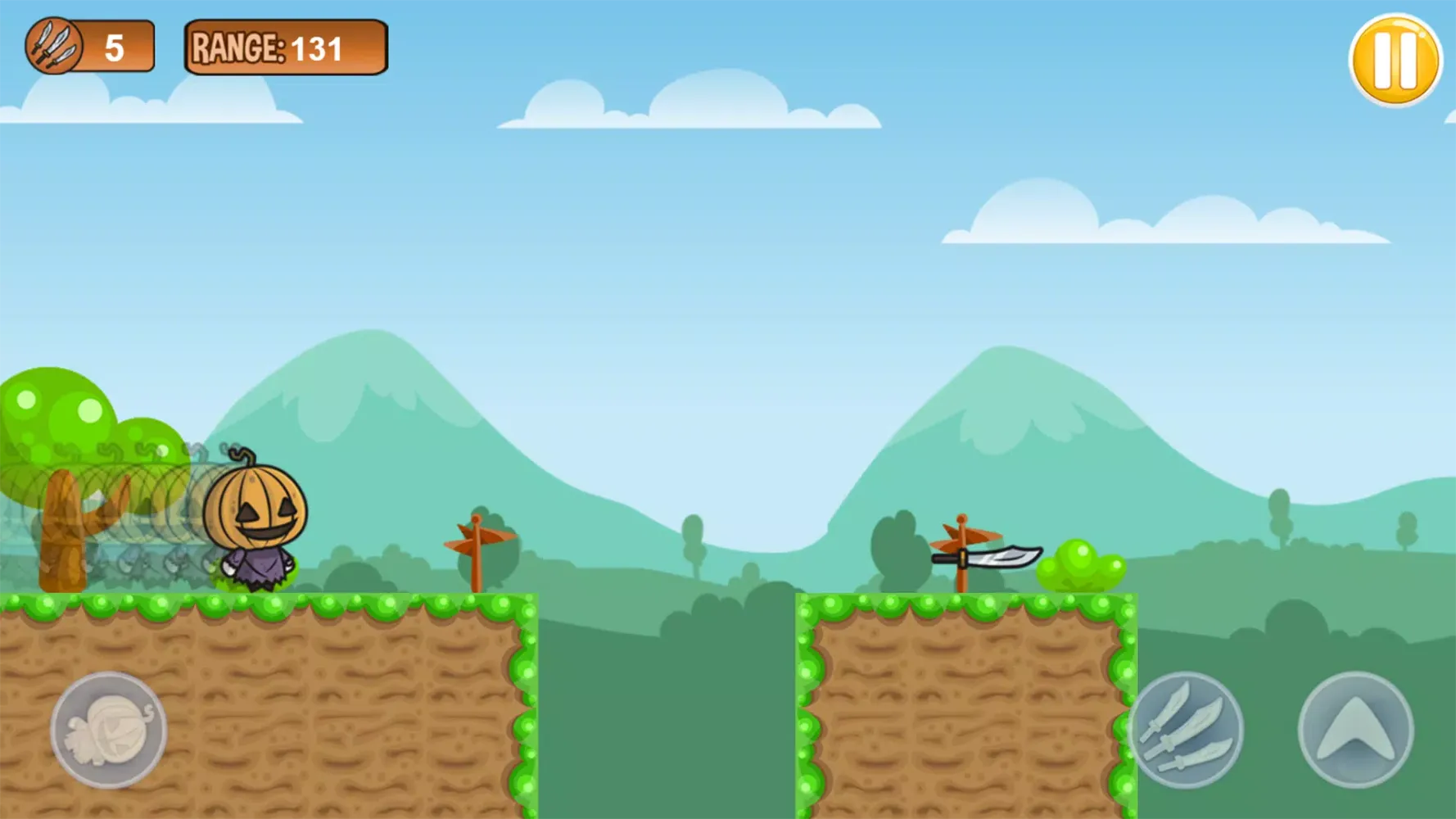Screen dimensions: 1456x819
Task: Tap the number 5 on the knife counter
Action: click(115, 47)
